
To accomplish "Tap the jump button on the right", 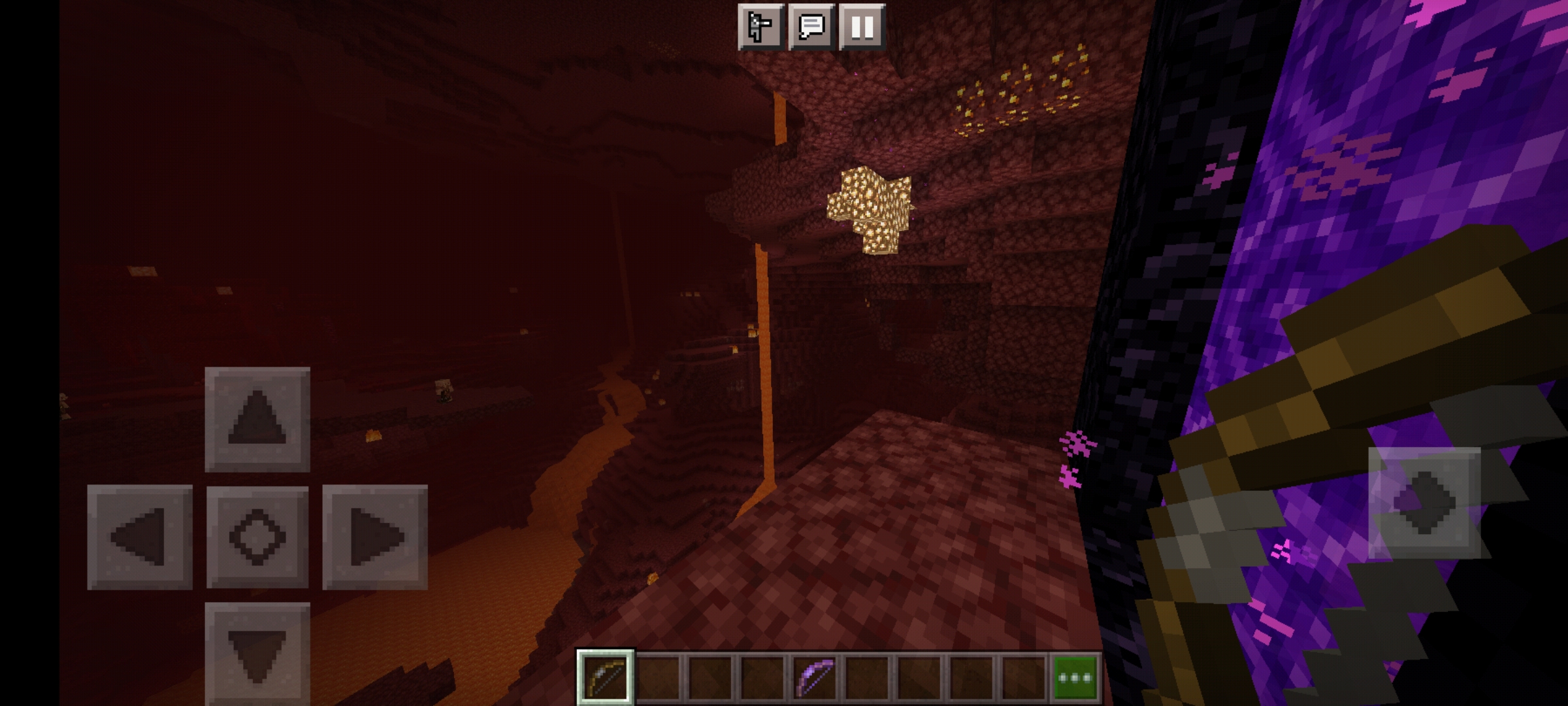I will [1424, 502].
